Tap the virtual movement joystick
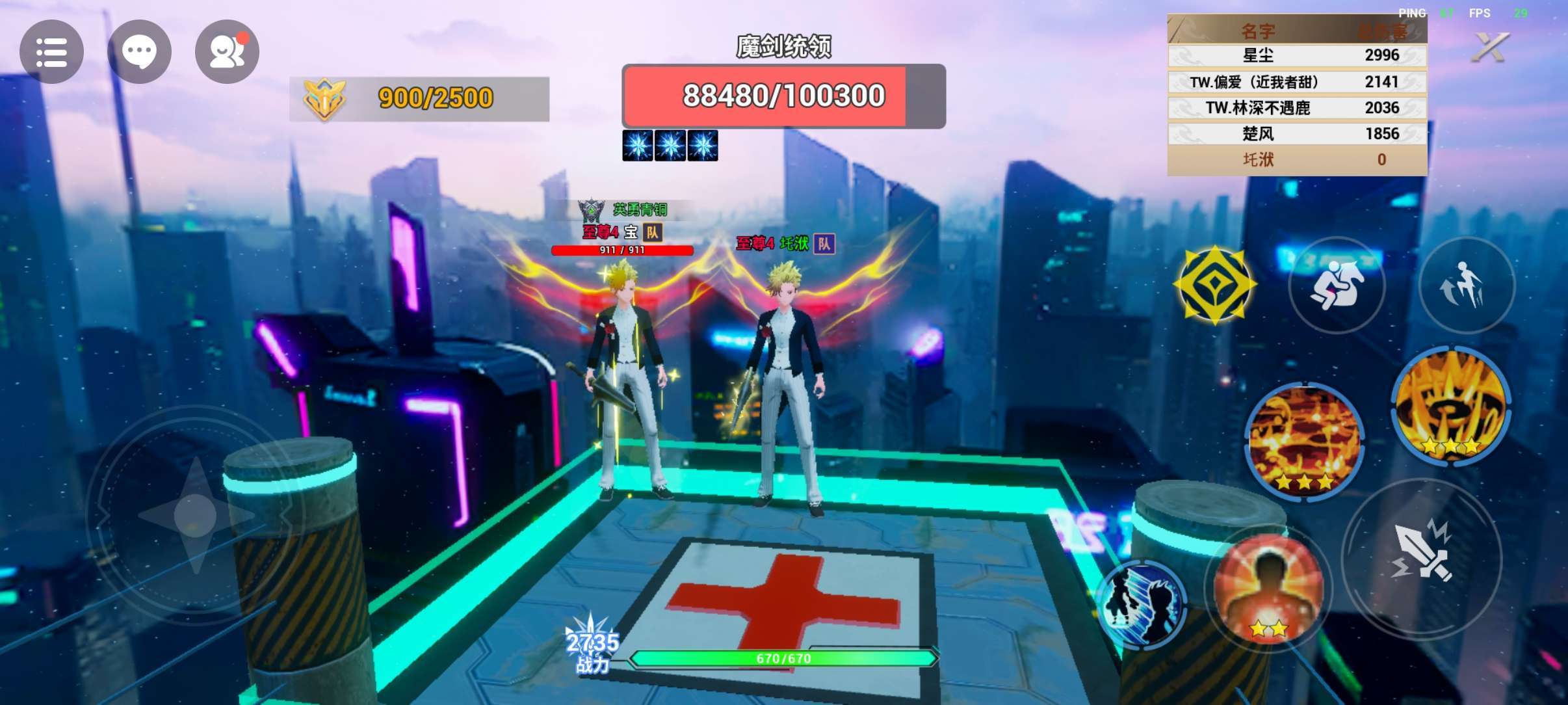 pos(195,515)
